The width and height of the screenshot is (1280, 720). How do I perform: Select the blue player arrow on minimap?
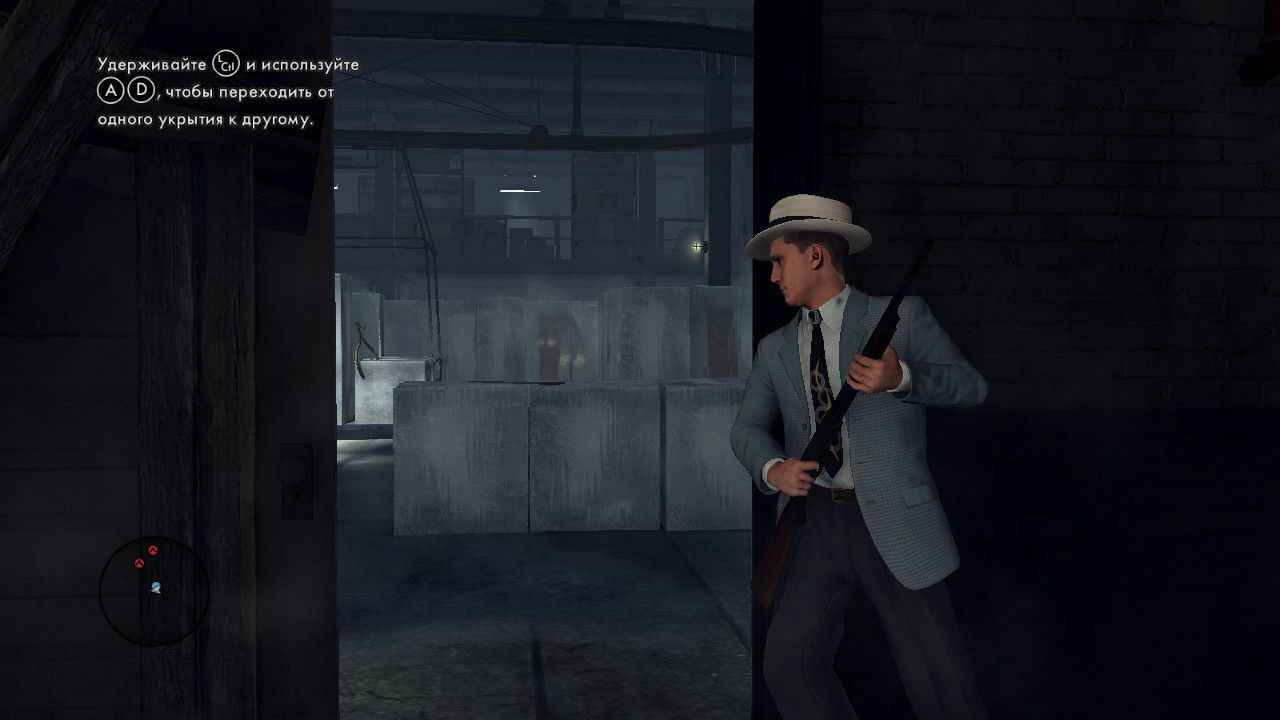(156, 586)
